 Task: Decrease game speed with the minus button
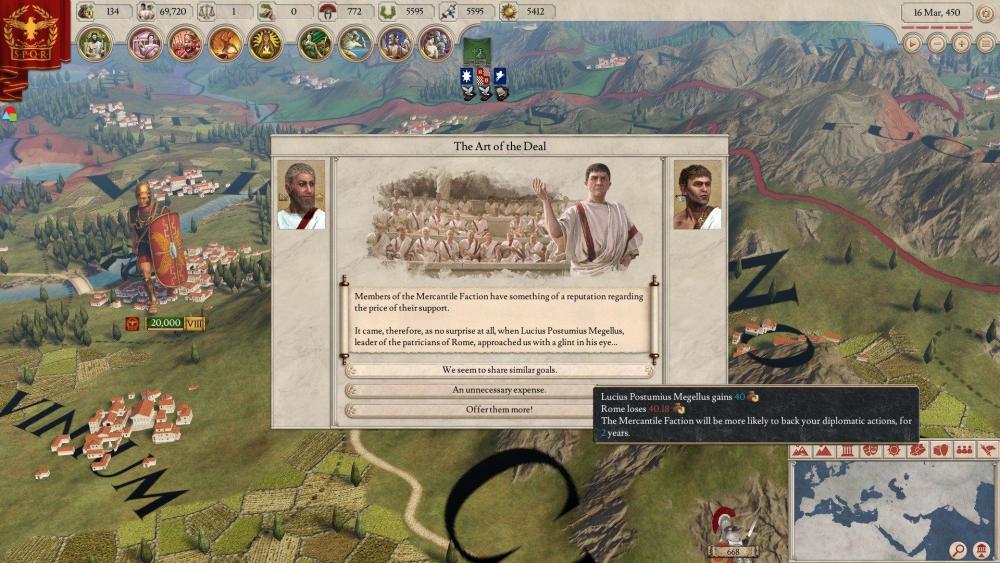(x=936, y=44)
